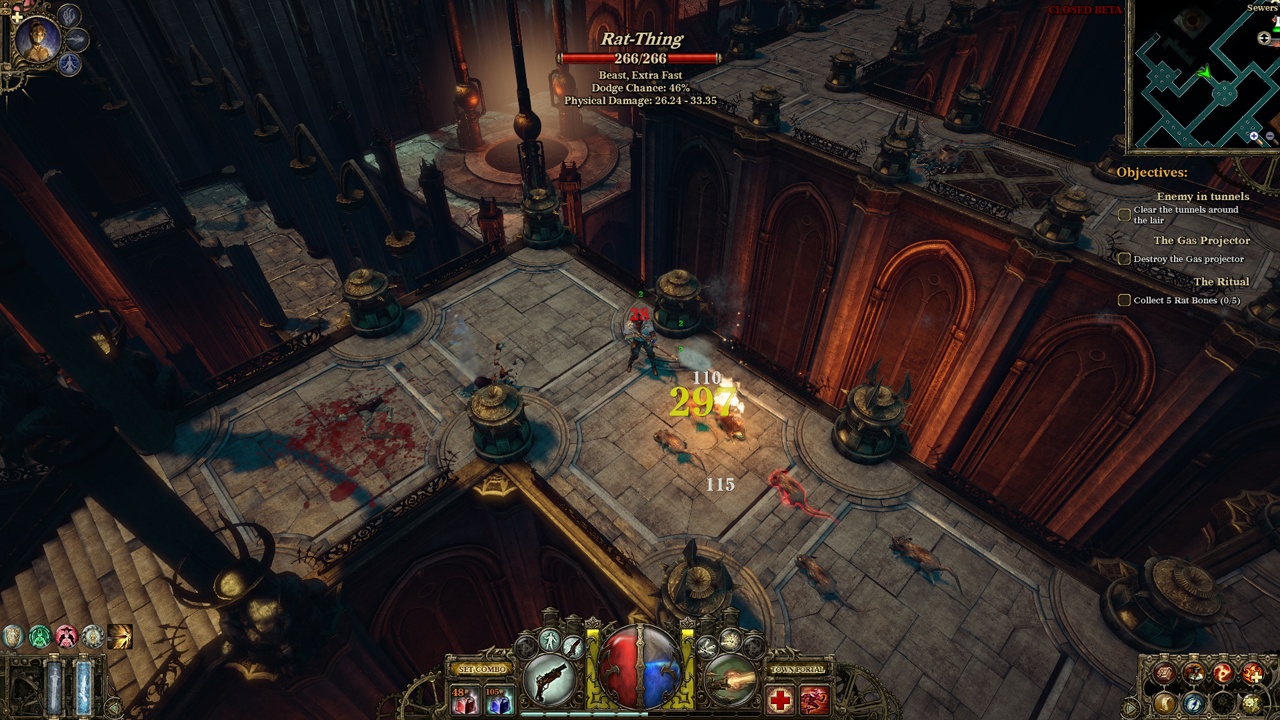
Task: Click the golden horn menu icon
Action: click(x=1164, y=703)
